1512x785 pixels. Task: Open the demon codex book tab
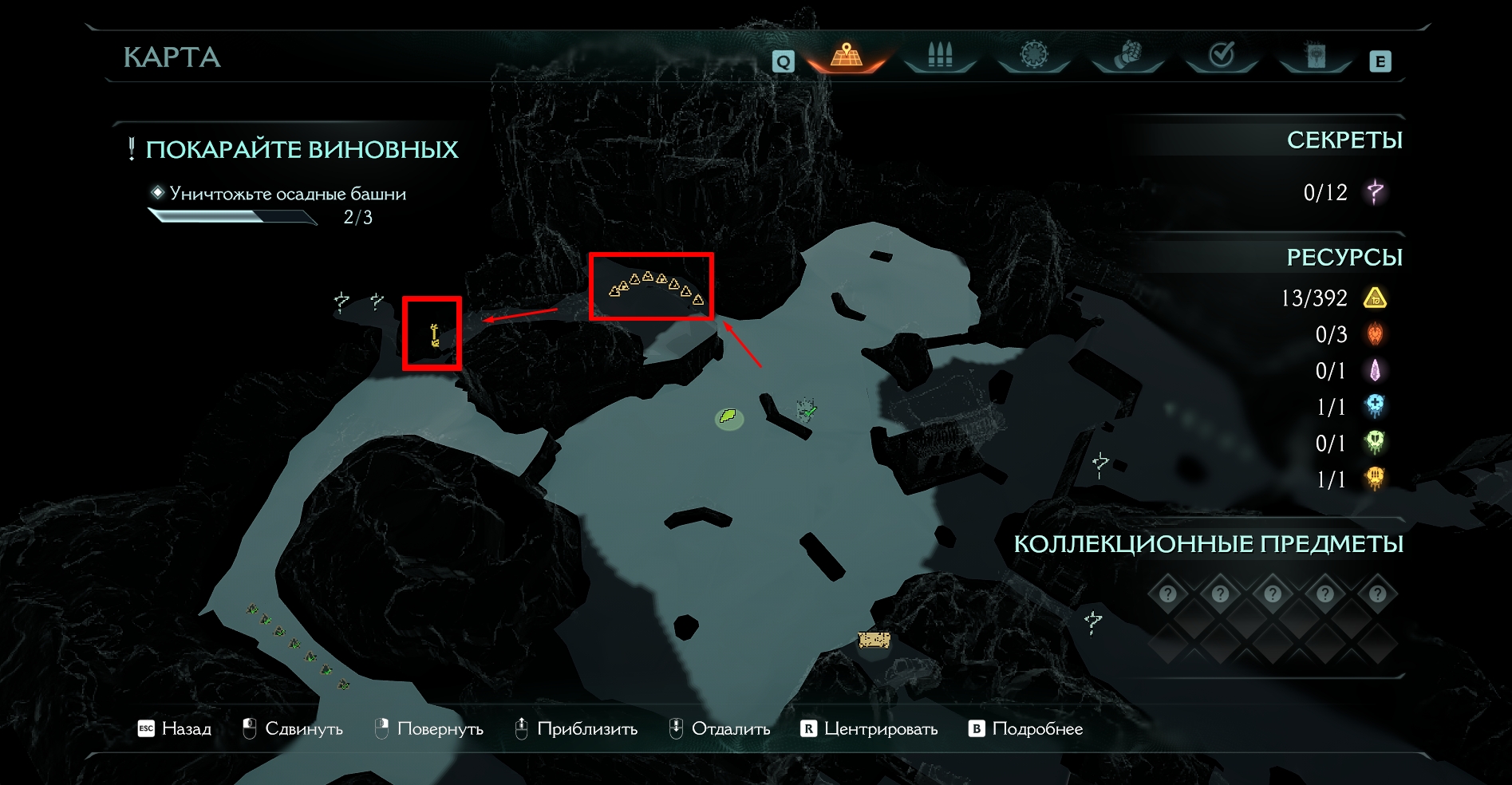1316,55
